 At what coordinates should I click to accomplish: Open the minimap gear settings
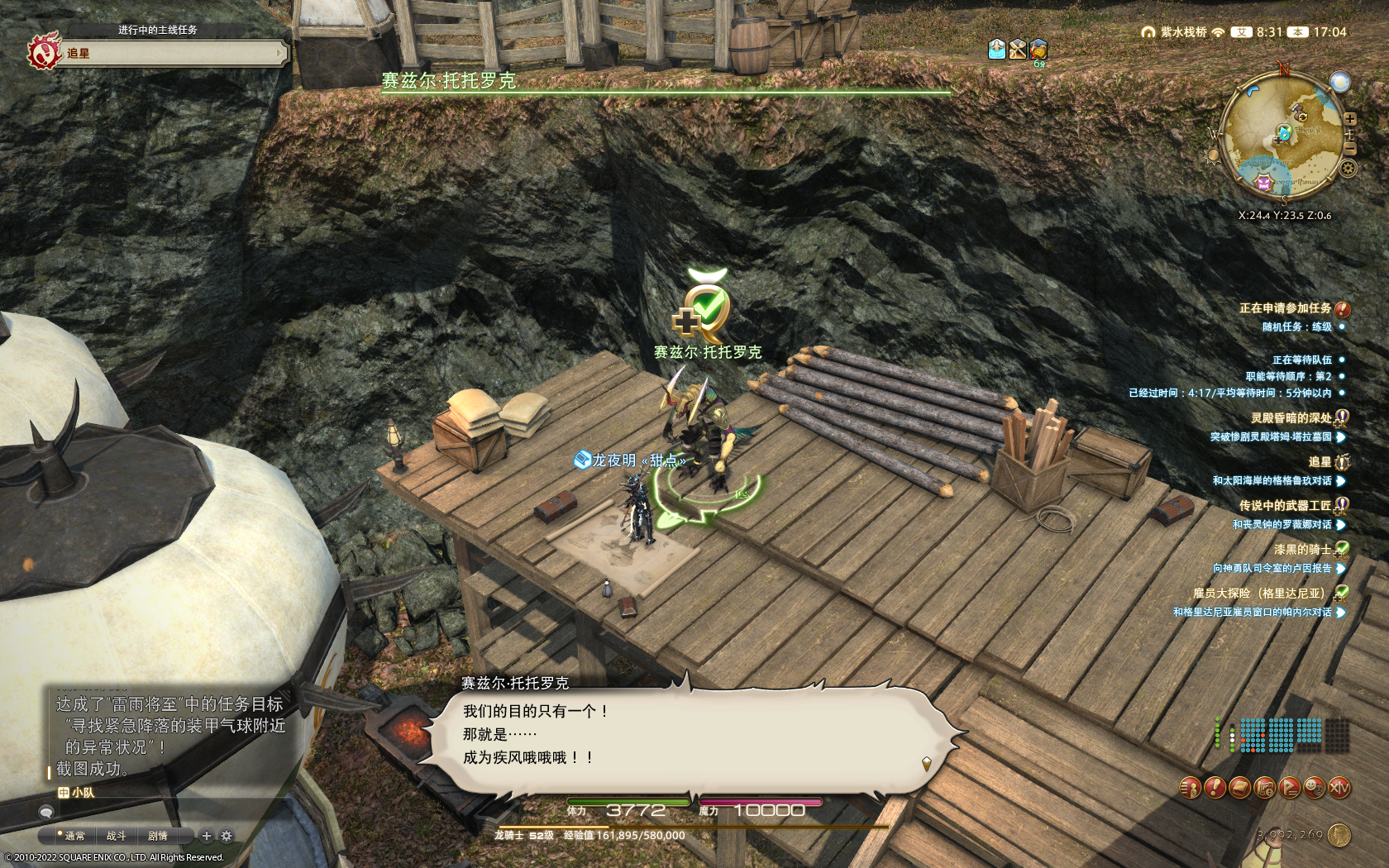(1348, 169)
